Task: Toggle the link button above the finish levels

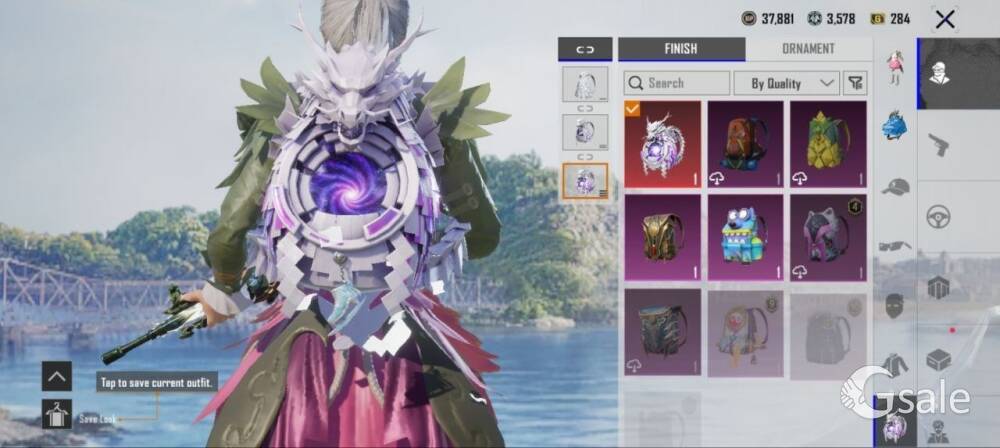Action: 585,48
